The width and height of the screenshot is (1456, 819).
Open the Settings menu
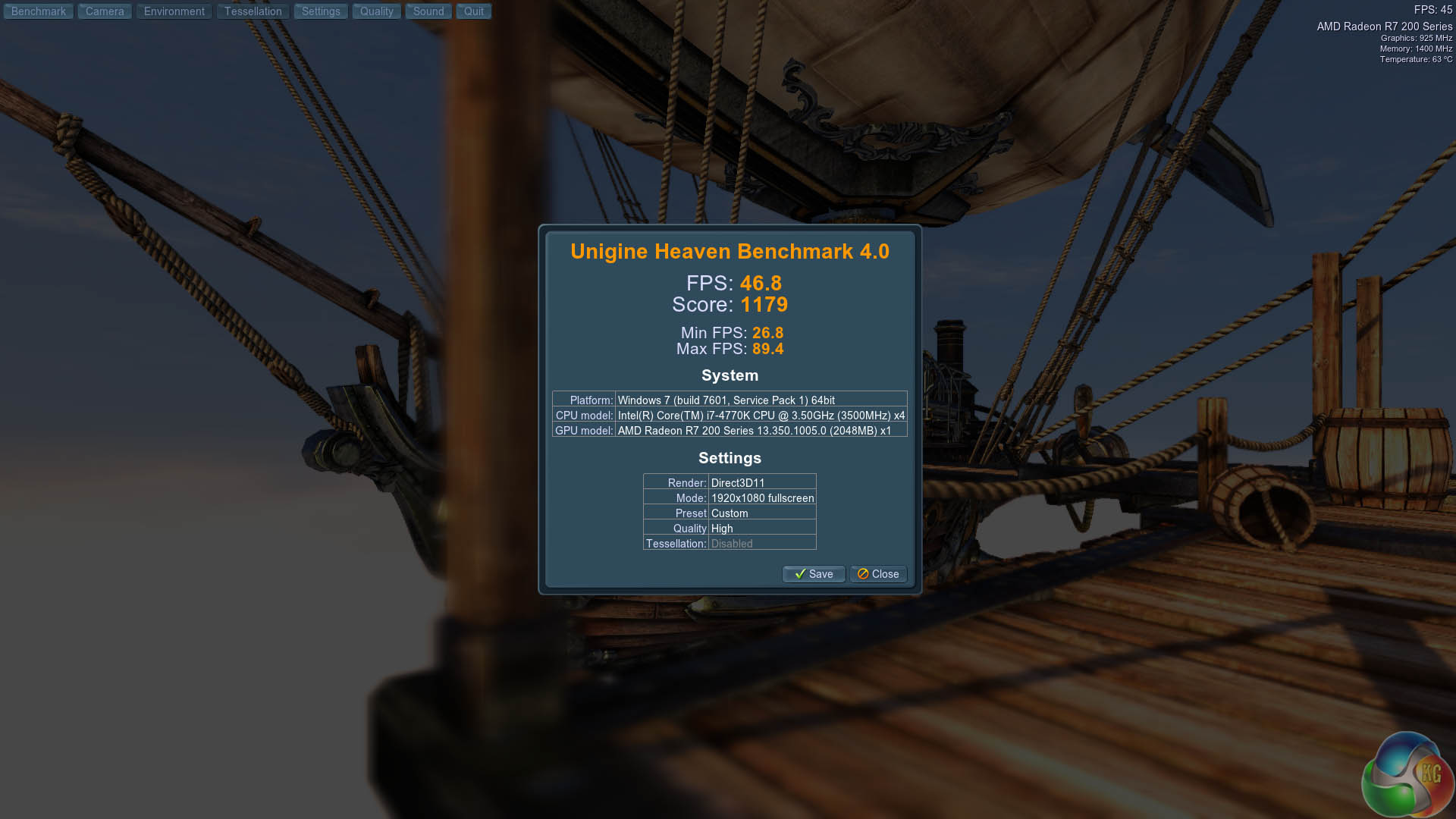point(321,11)
